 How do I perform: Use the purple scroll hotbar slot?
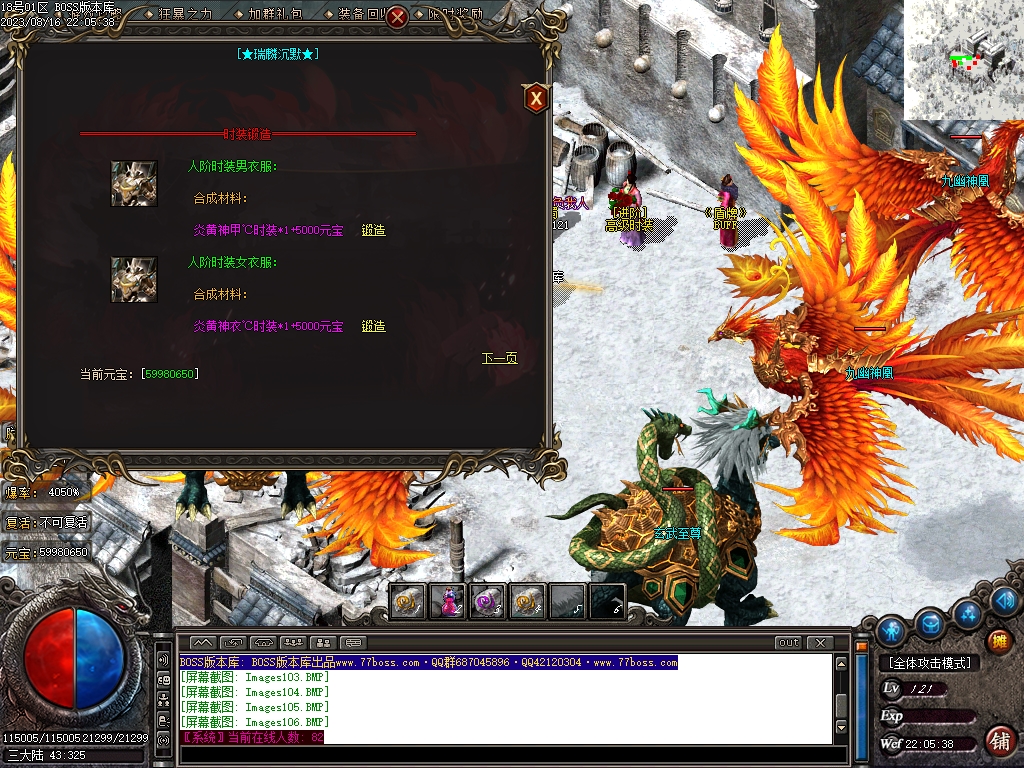tap(487, 601)
